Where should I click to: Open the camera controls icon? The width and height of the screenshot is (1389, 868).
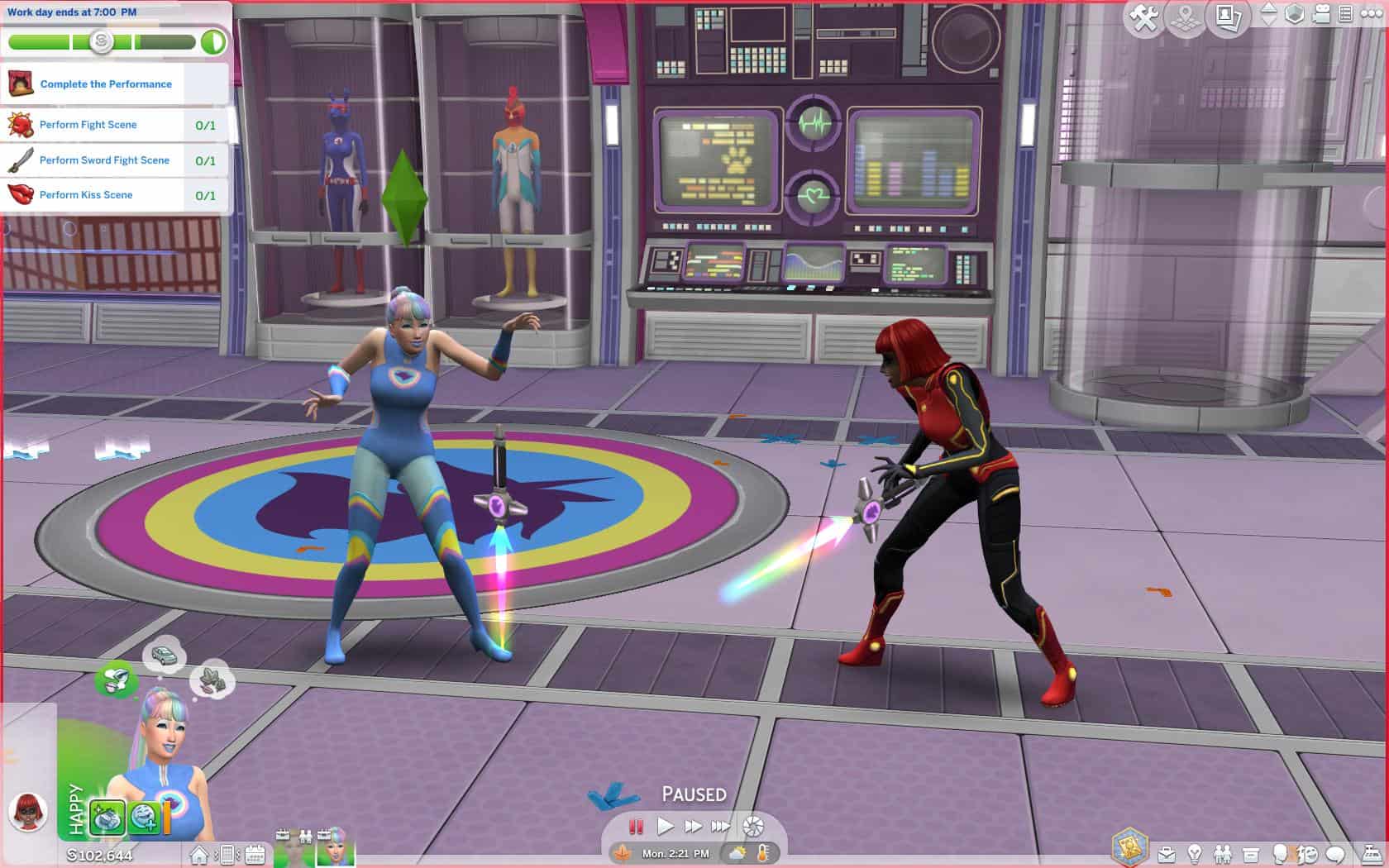click(1321, 14)
